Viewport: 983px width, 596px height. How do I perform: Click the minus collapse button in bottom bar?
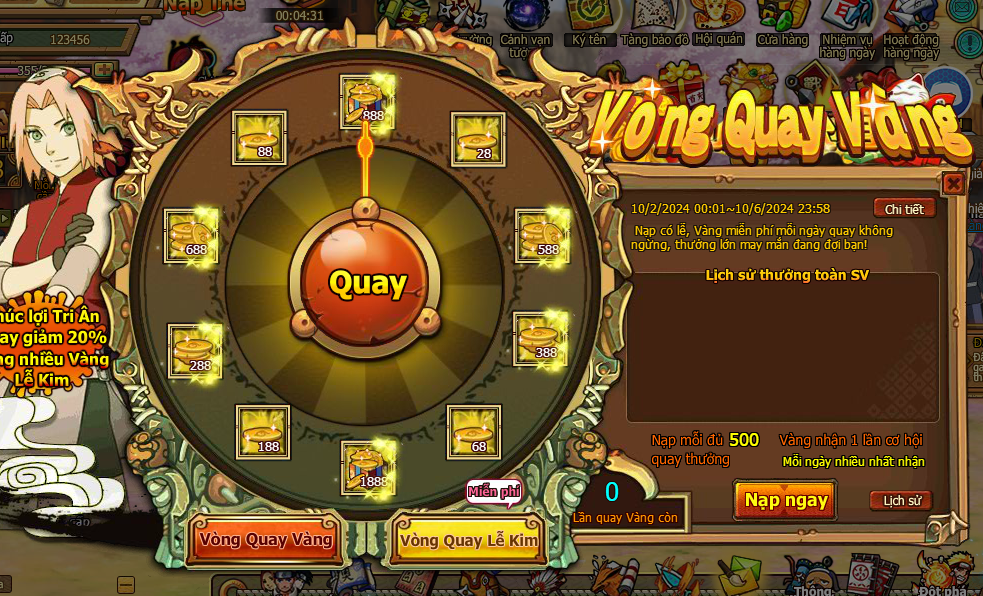pyautogui.click(x=126, y=585)
